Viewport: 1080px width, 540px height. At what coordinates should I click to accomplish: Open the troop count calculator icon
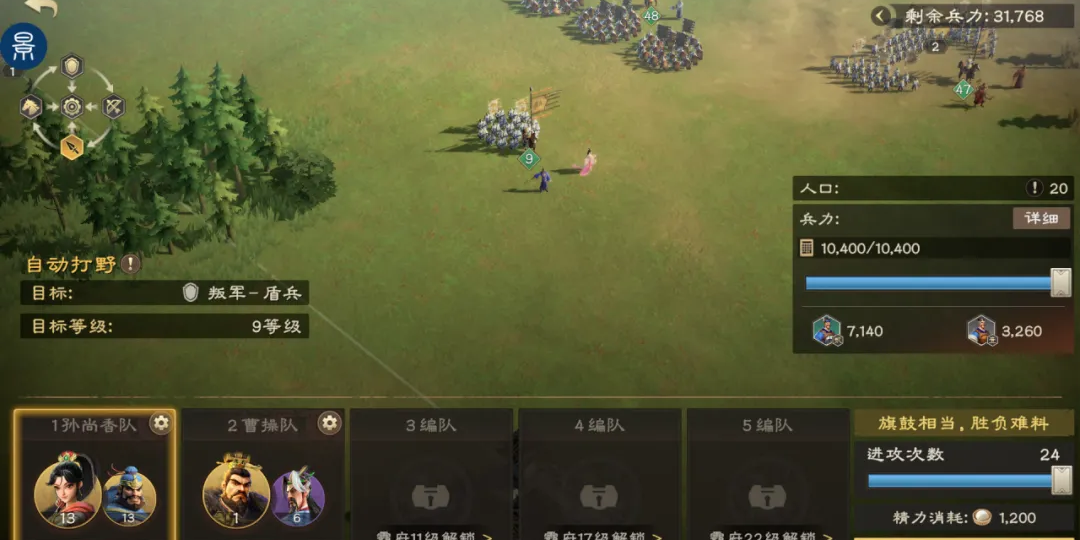tap(807, 248)
